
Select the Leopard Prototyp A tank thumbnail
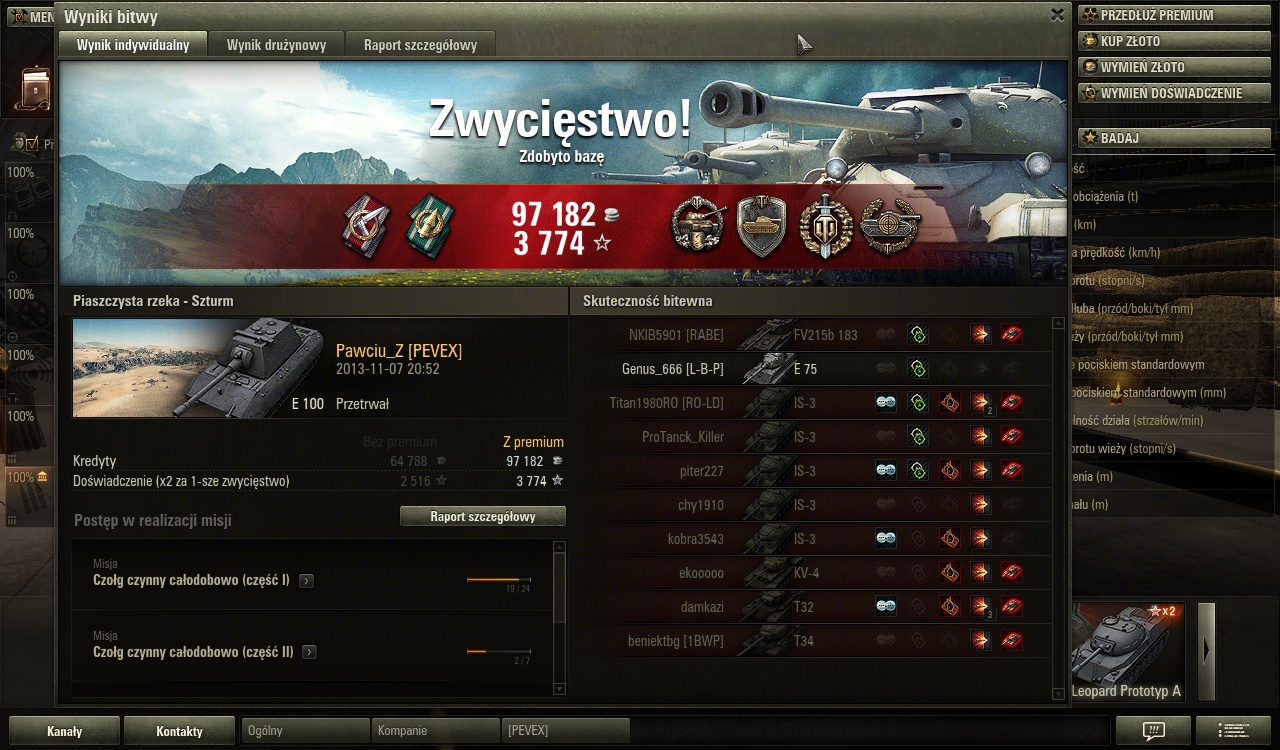[1127, 651]
